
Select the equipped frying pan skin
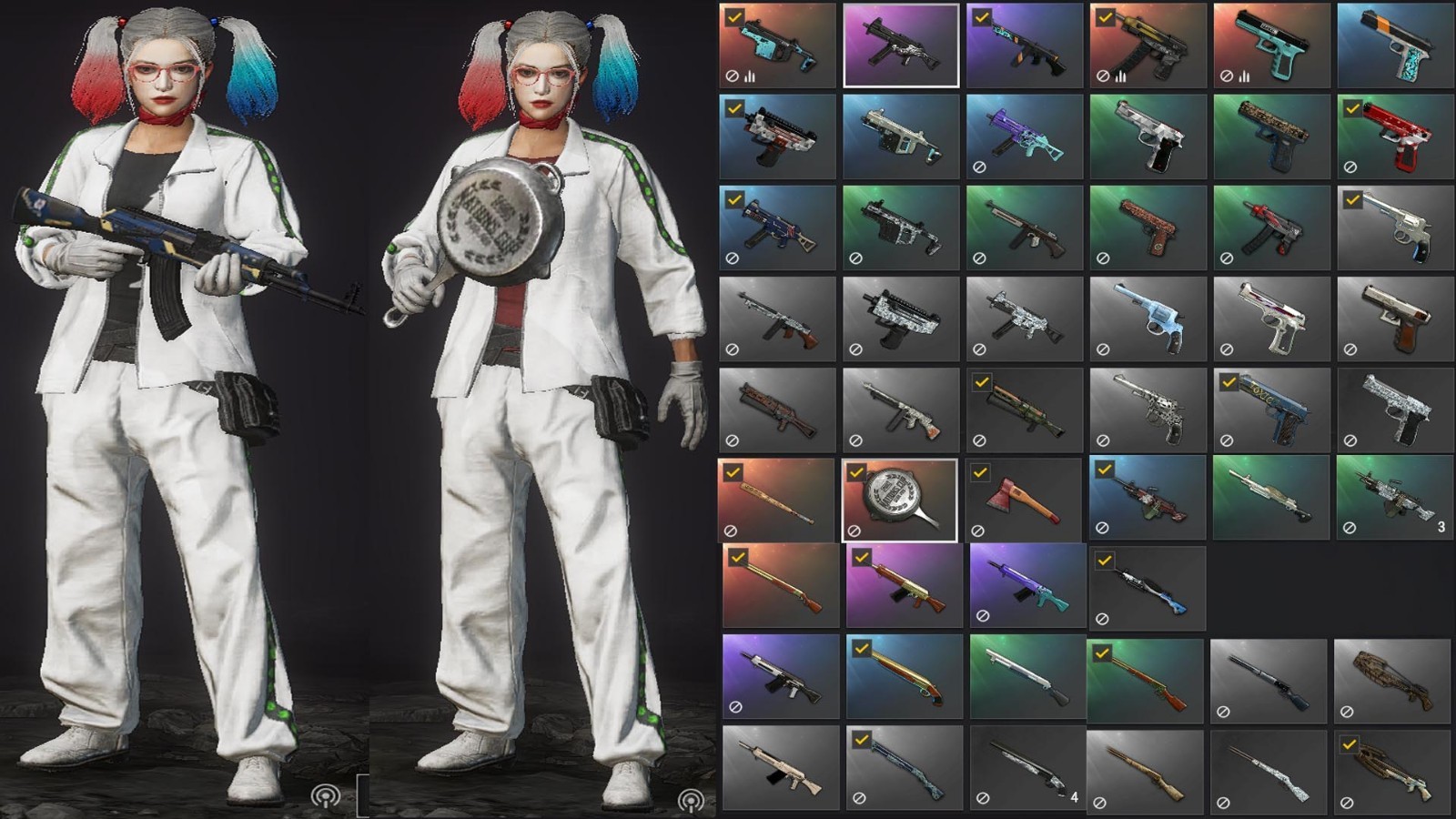[x=899, y=499]
